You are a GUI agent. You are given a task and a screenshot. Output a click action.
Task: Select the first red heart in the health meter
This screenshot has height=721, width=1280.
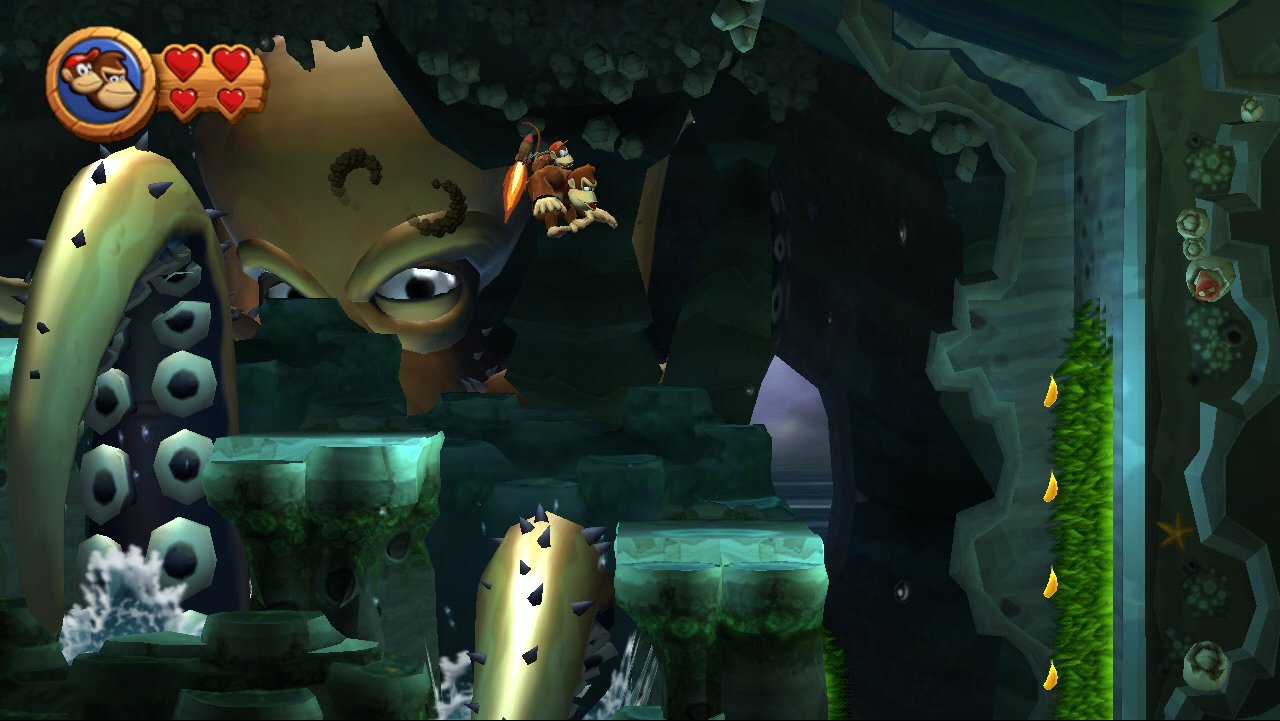pyautogui.click(x=183, y=62)
